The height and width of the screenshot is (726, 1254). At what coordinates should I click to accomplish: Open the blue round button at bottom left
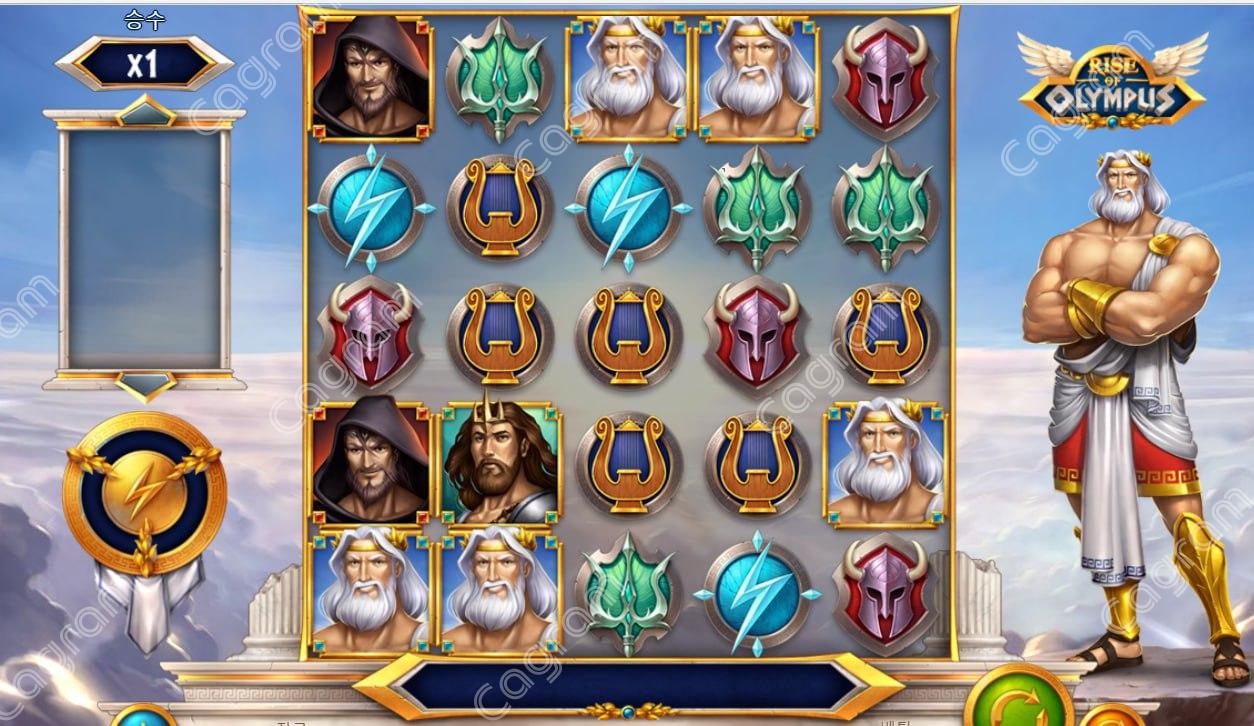tap(142, 717)
